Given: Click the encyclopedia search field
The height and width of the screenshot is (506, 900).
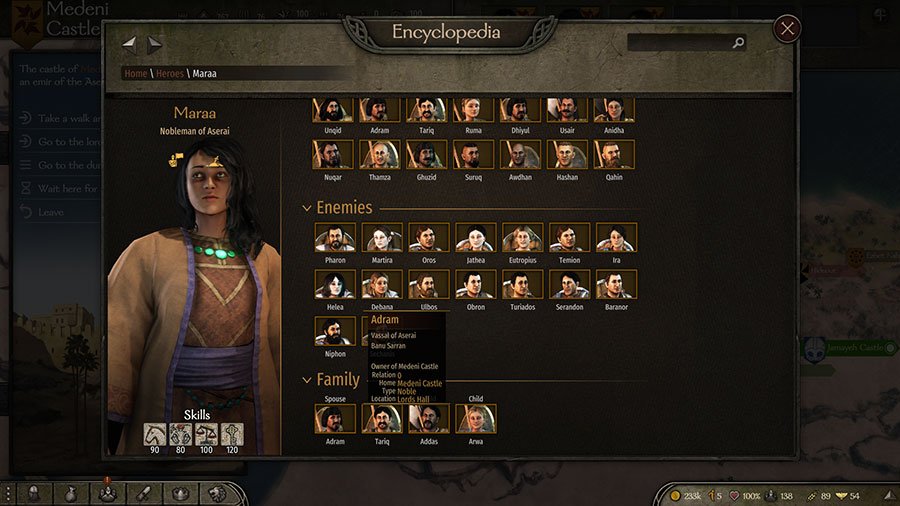Looking at the screenshot, I should click(680, 43).
